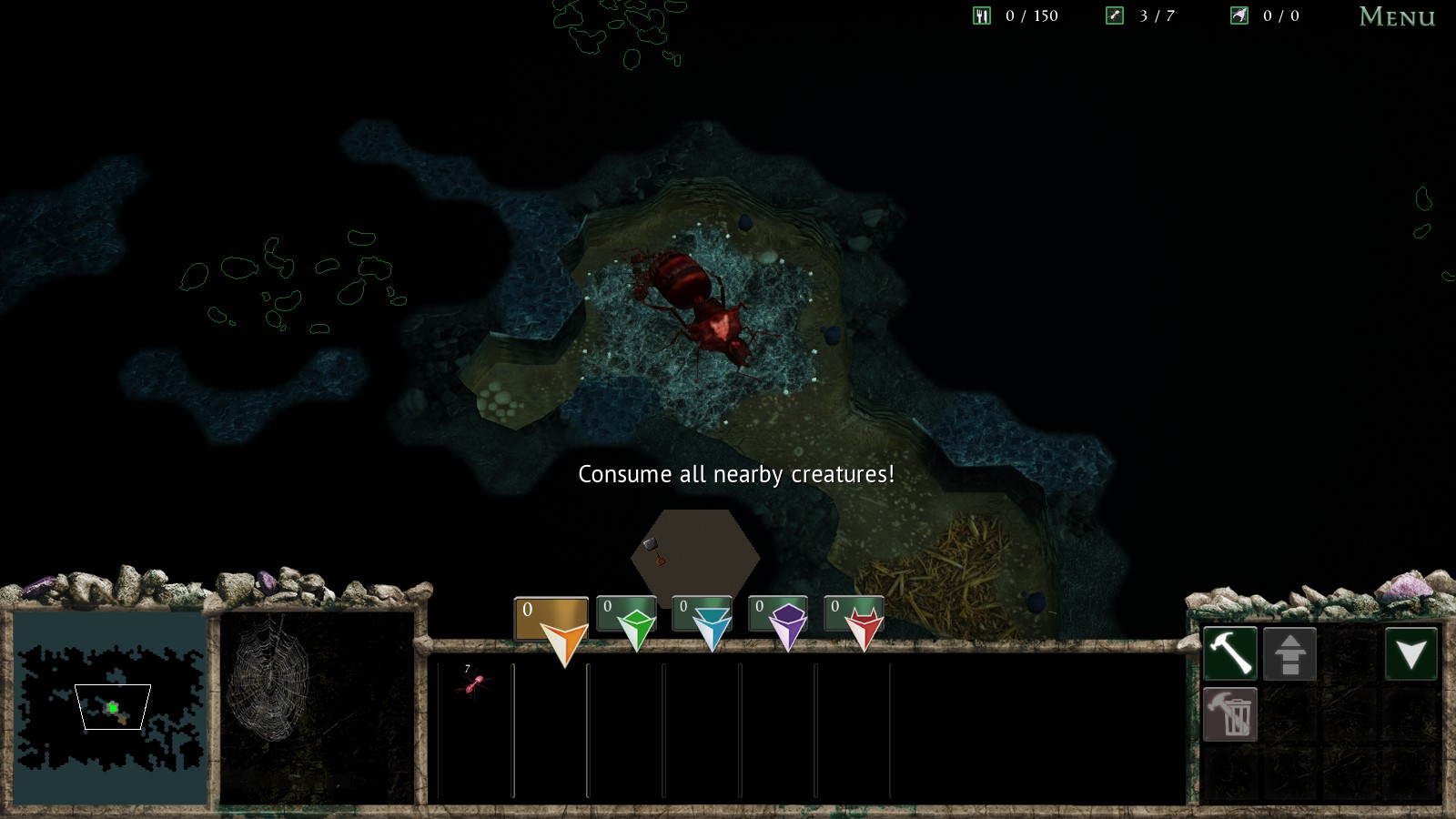Collapse the build panel with the down arrow
Viewport: 1456px width, 819px height.
coord(1410,653)
